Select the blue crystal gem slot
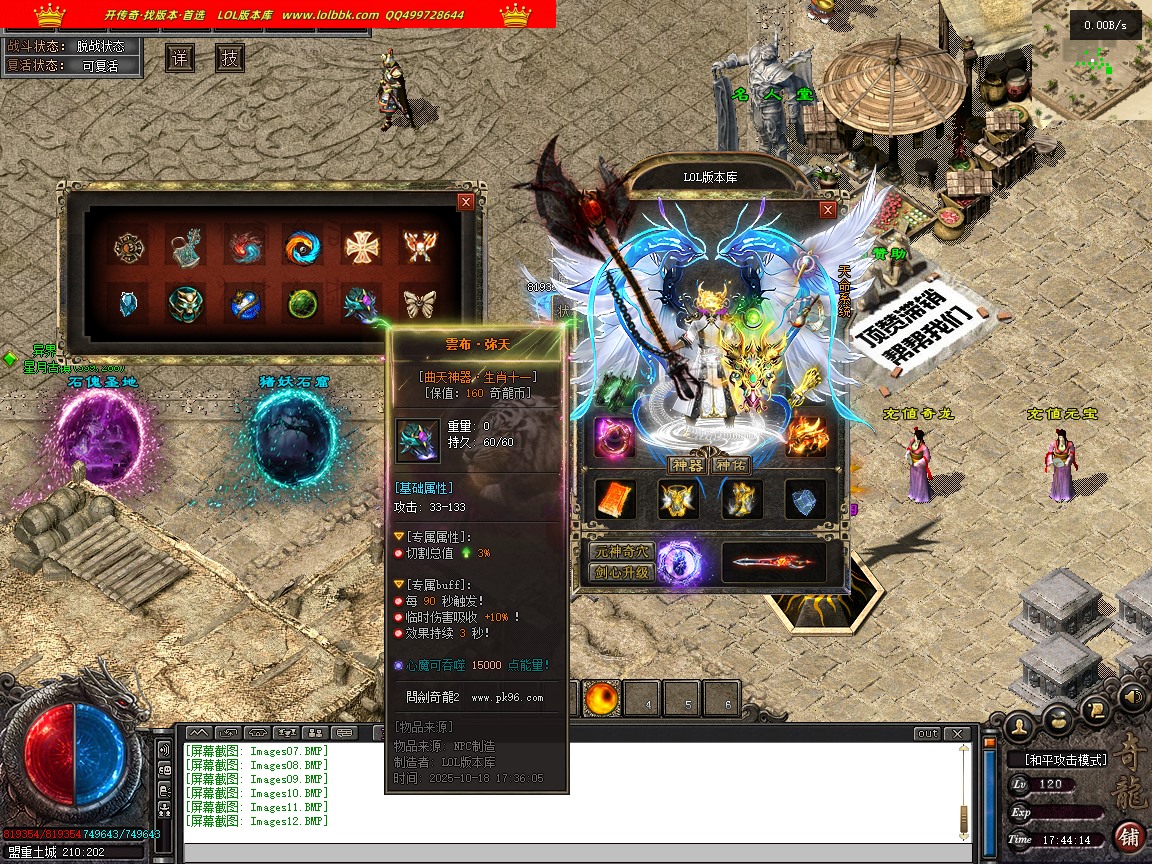The height and width of the screenshot is (864, 1152). point(128,303)
